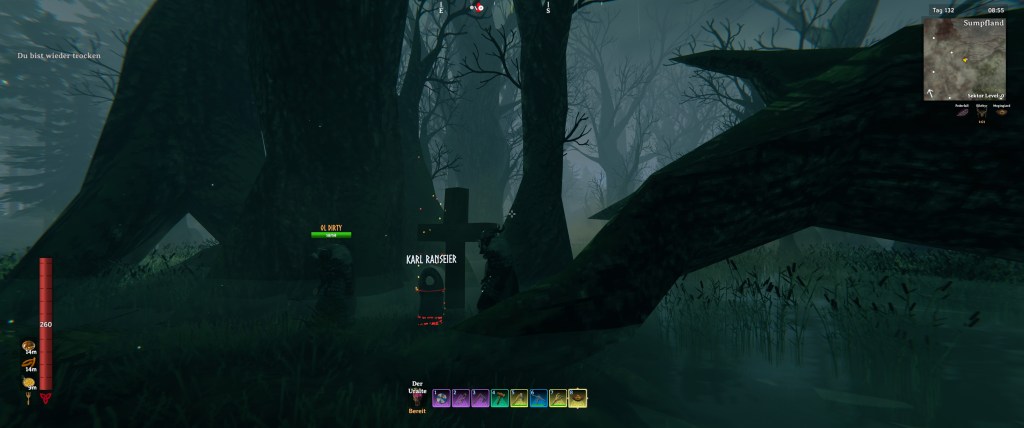
Task: Equip the axe in hotbar slot 5
Action: tap(519, 398)
